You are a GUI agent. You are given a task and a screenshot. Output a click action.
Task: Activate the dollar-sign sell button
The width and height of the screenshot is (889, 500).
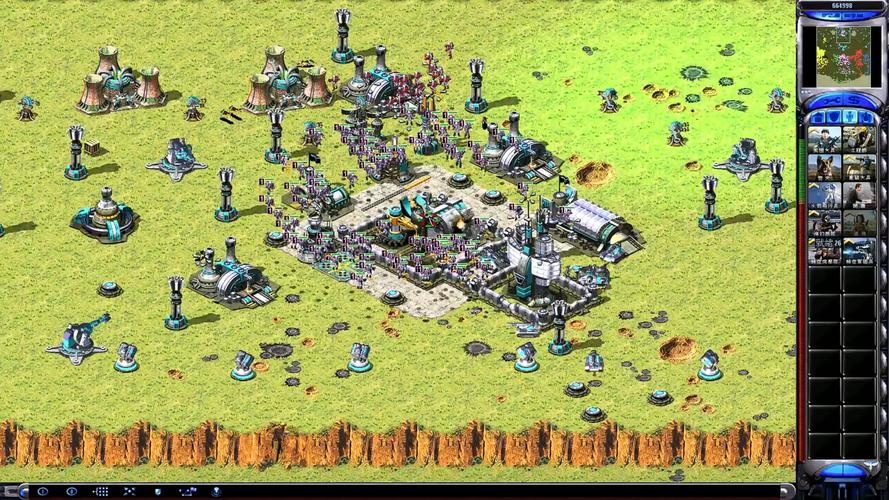point(856,102)
